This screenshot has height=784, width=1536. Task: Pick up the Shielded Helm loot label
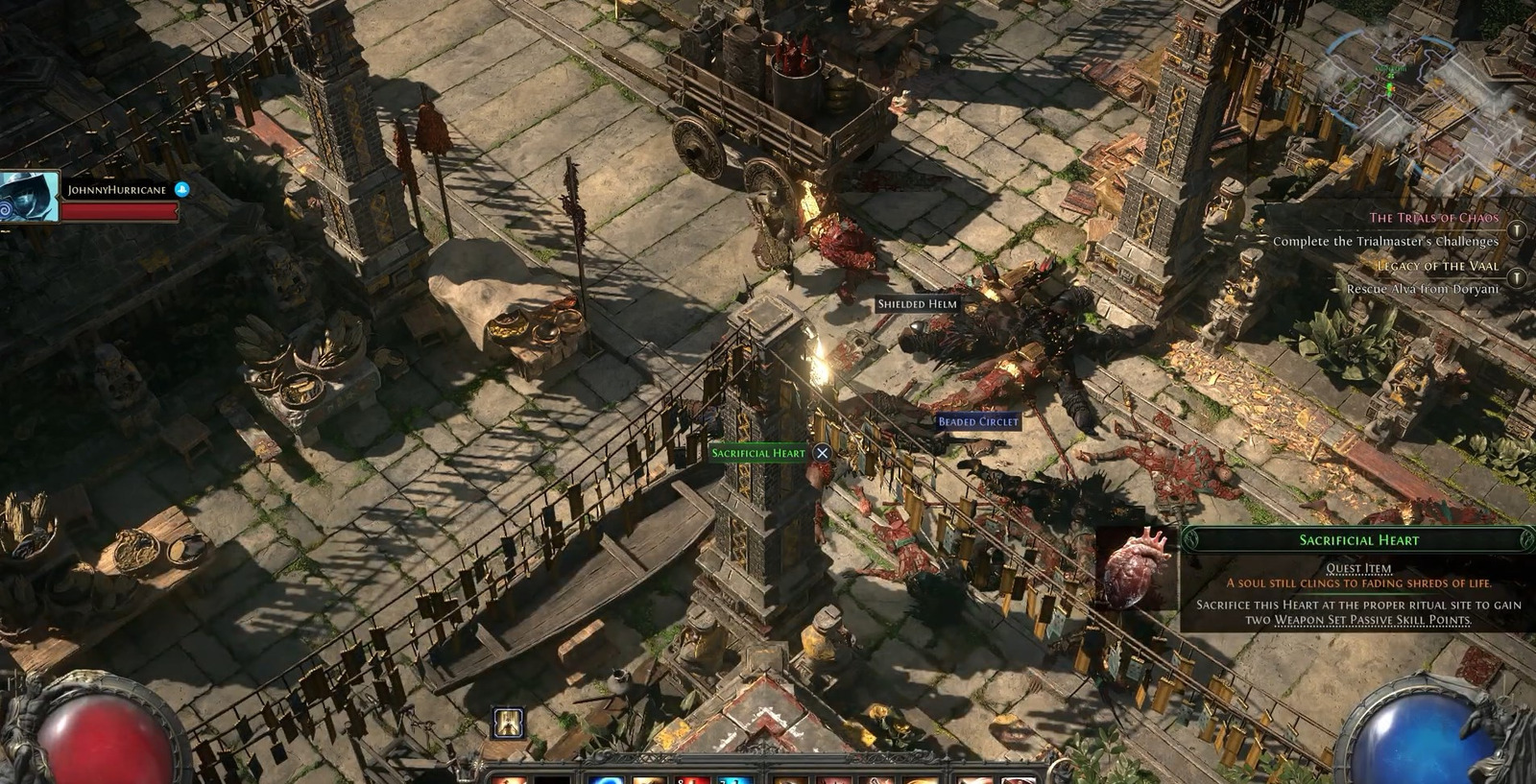[917, 304]
